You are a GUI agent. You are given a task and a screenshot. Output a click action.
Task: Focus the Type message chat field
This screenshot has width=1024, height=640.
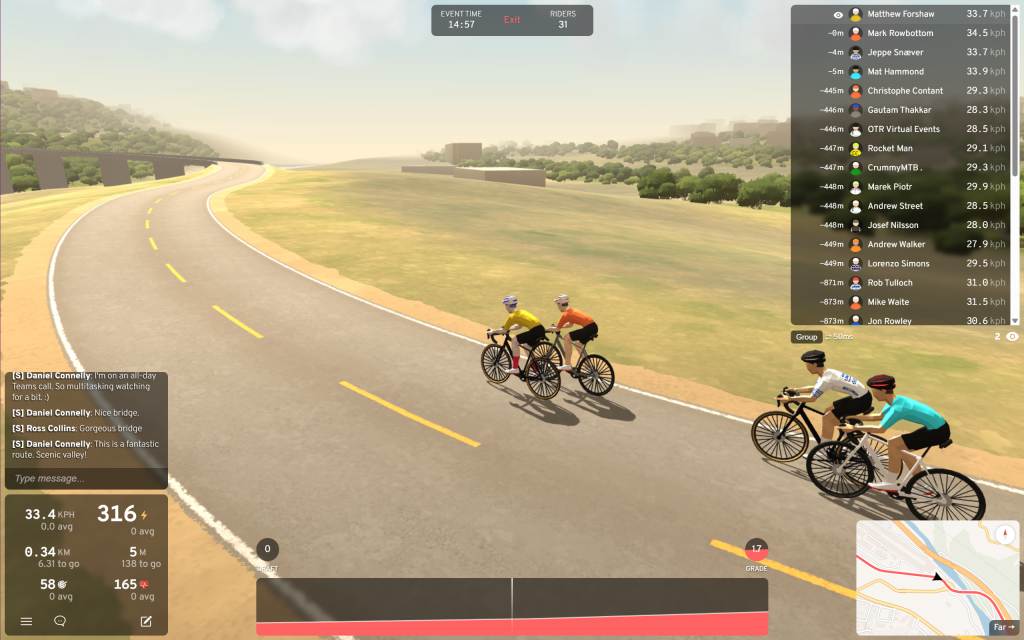coord(85,478)
